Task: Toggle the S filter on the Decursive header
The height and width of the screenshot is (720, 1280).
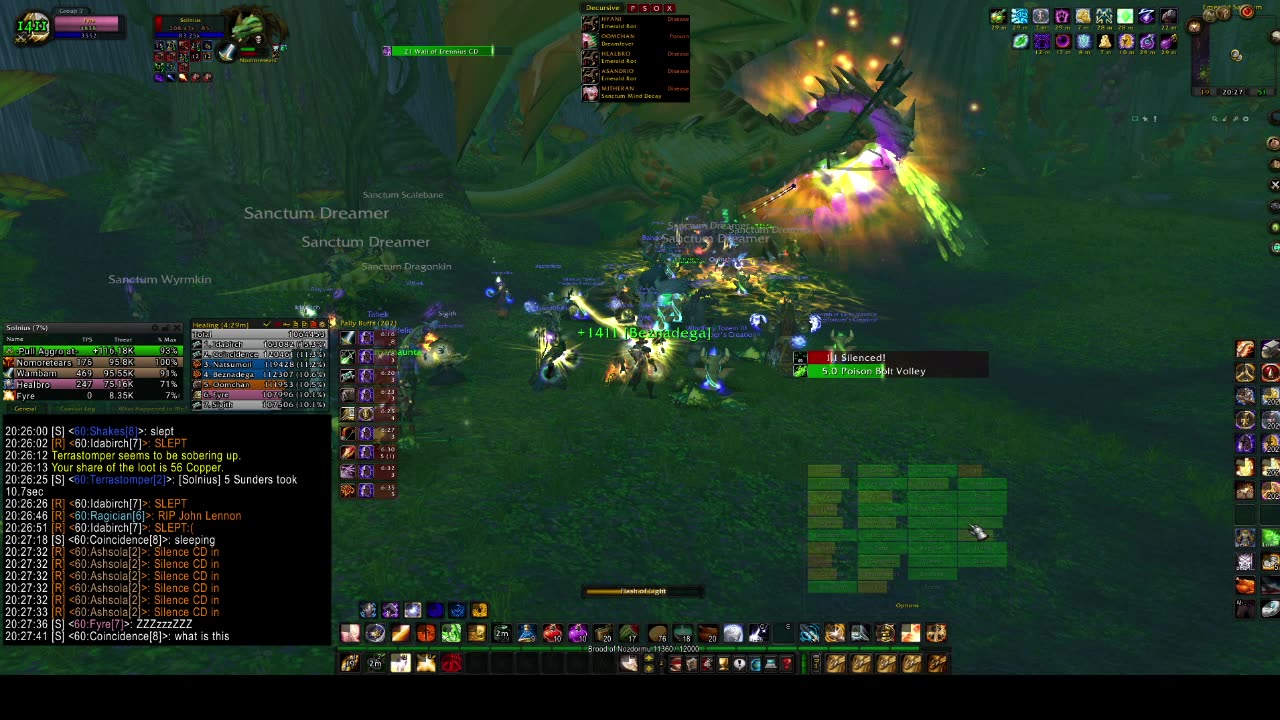Action: point(646,8)
